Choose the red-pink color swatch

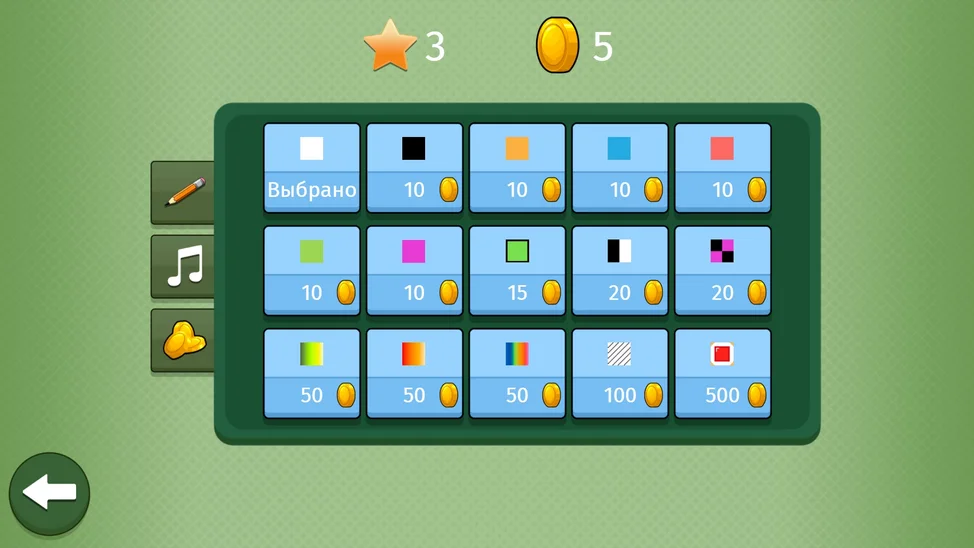point(722,168)
